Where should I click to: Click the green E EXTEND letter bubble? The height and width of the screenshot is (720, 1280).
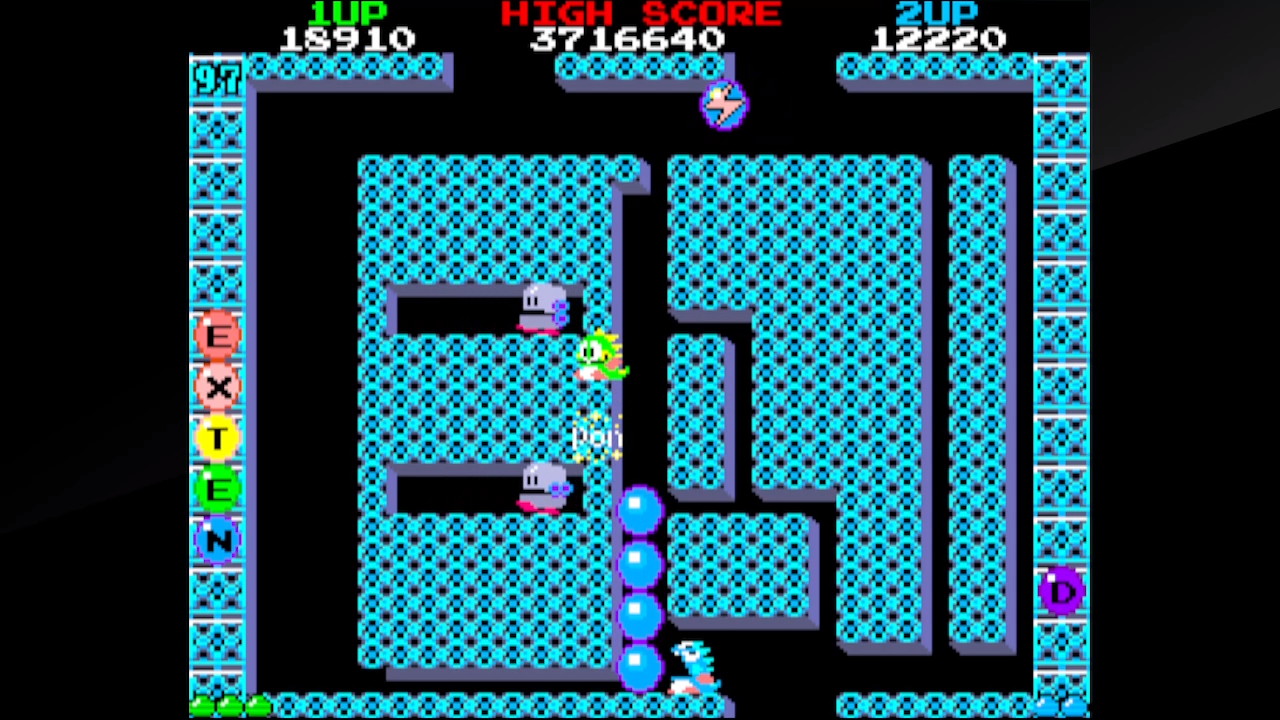tap(217, 490)
